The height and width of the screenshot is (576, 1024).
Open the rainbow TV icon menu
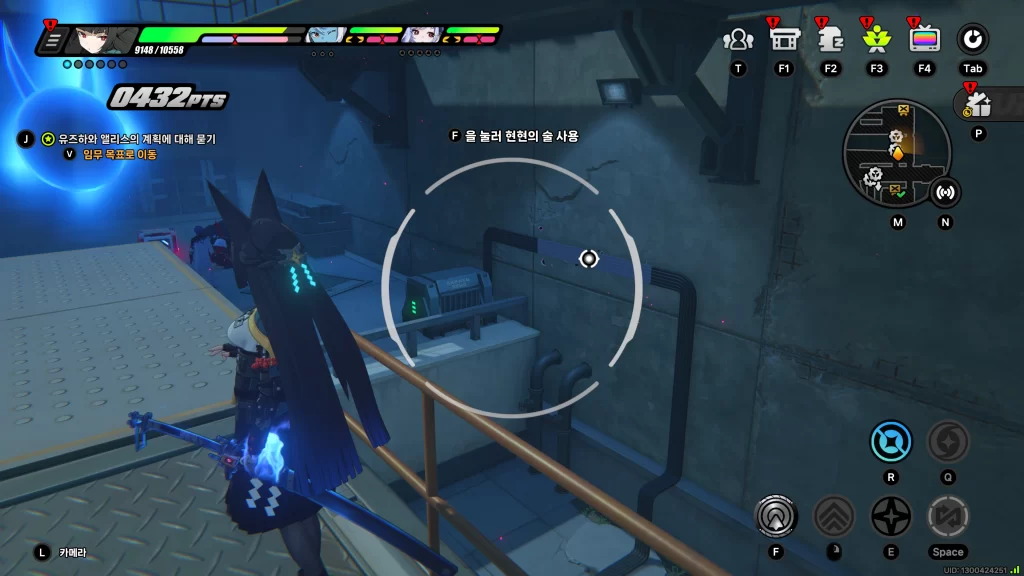coord(924,40)
